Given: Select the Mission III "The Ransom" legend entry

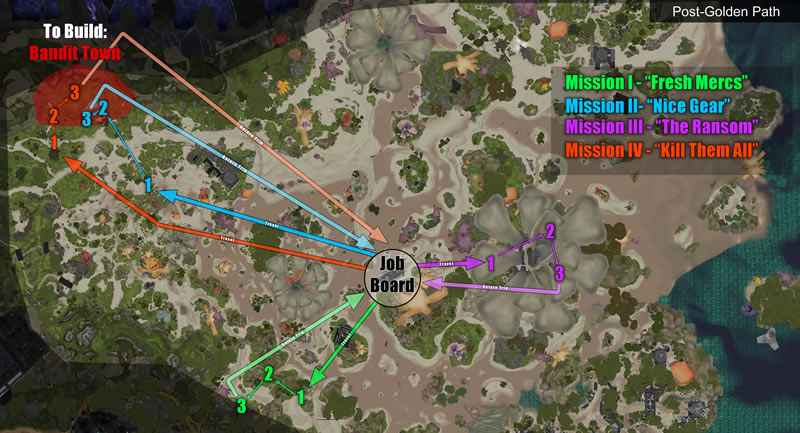Looking at the screenshot, I should pyautogui.click(x=659, y=127).
